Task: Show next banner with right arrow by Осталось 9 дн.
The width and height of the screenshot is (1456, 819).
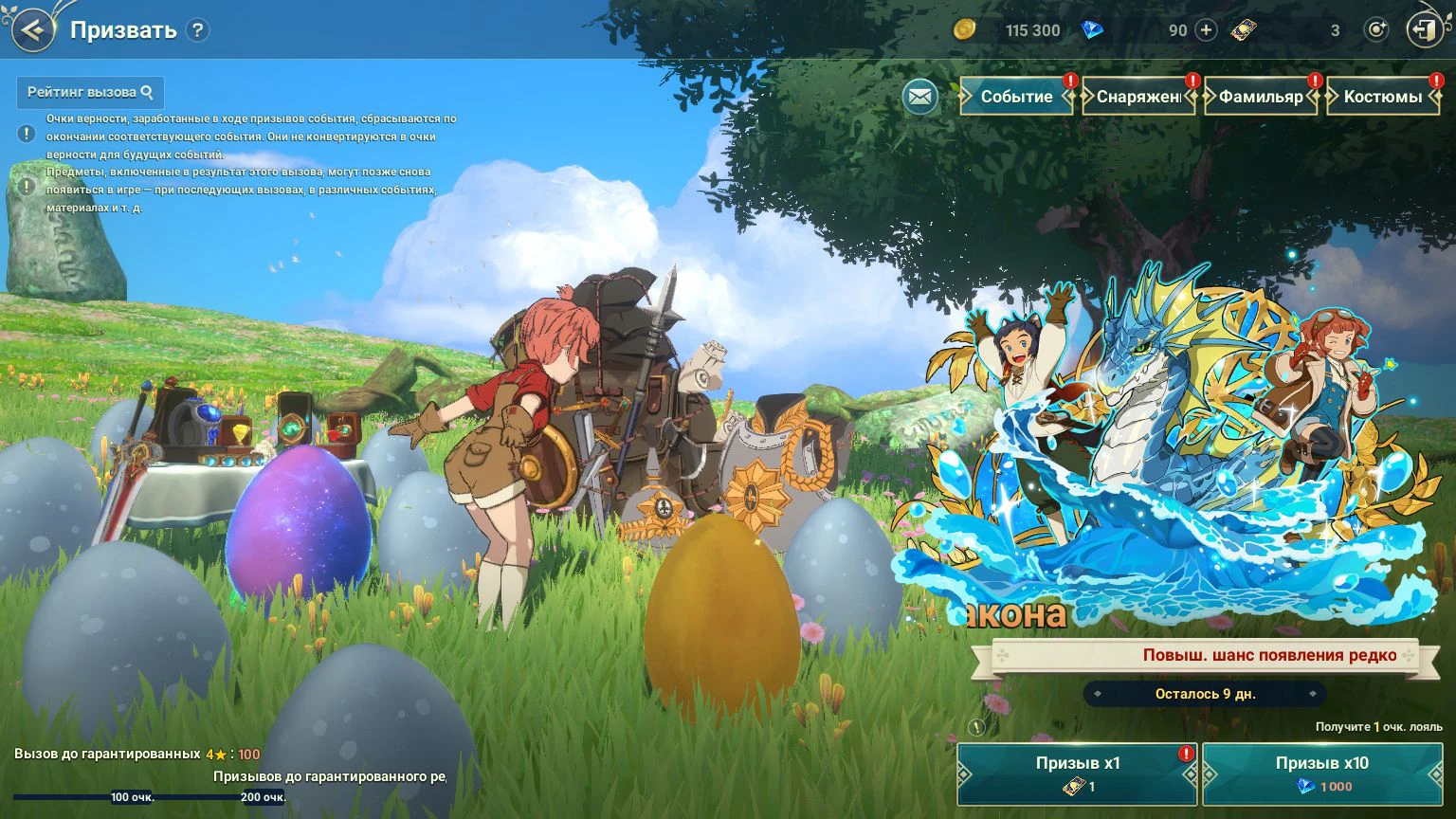Action: (x=1313, y=694)
